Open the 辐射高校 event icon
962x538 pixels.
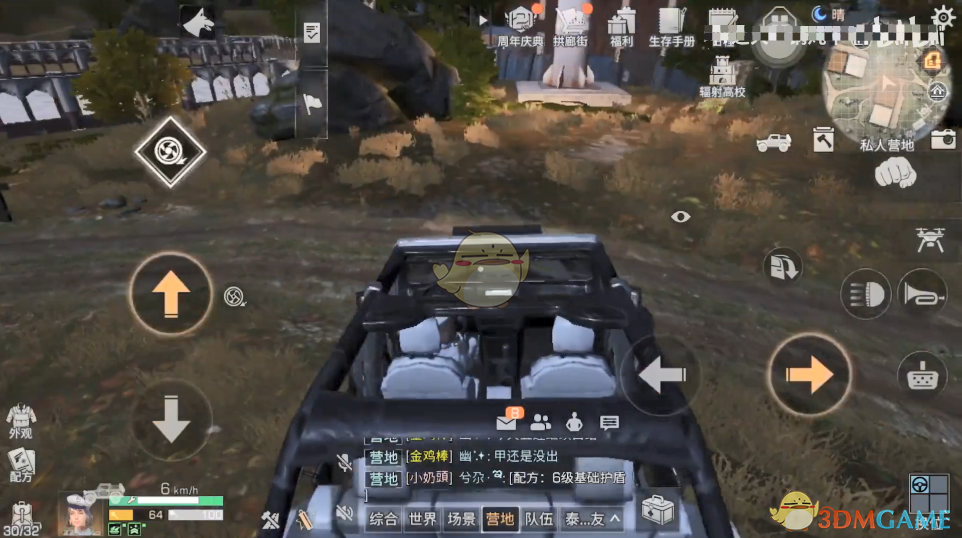(722, 76)
